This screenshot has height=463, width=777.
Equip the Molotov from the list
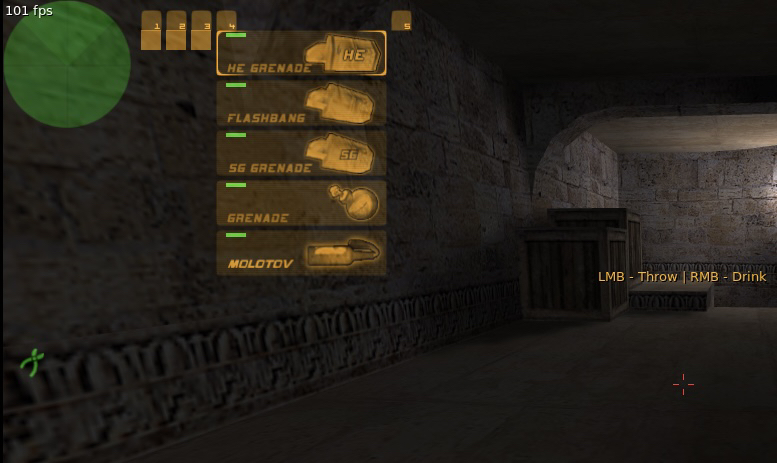301,253
